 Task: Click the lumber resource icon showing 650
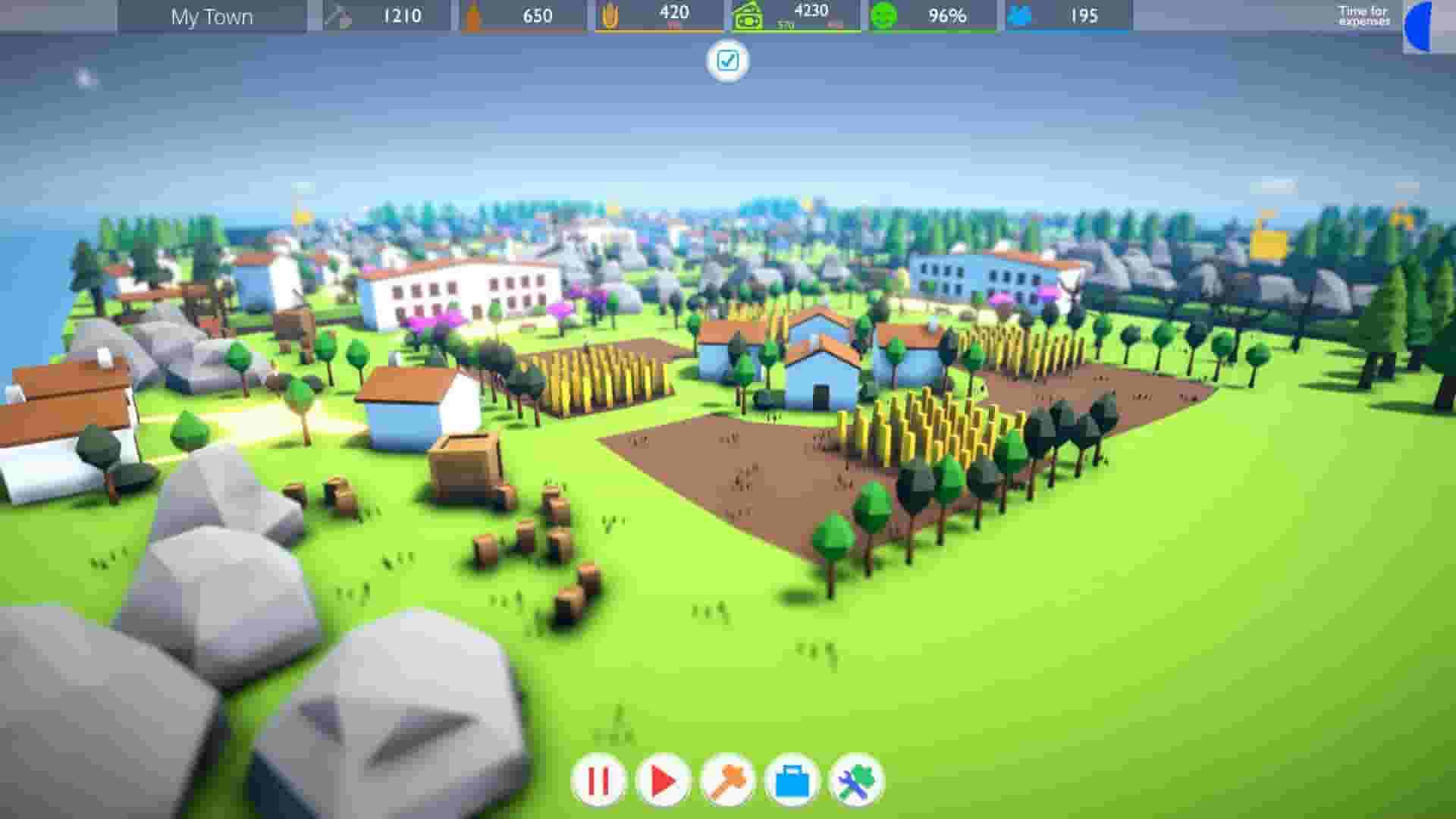tap(473, 15)
